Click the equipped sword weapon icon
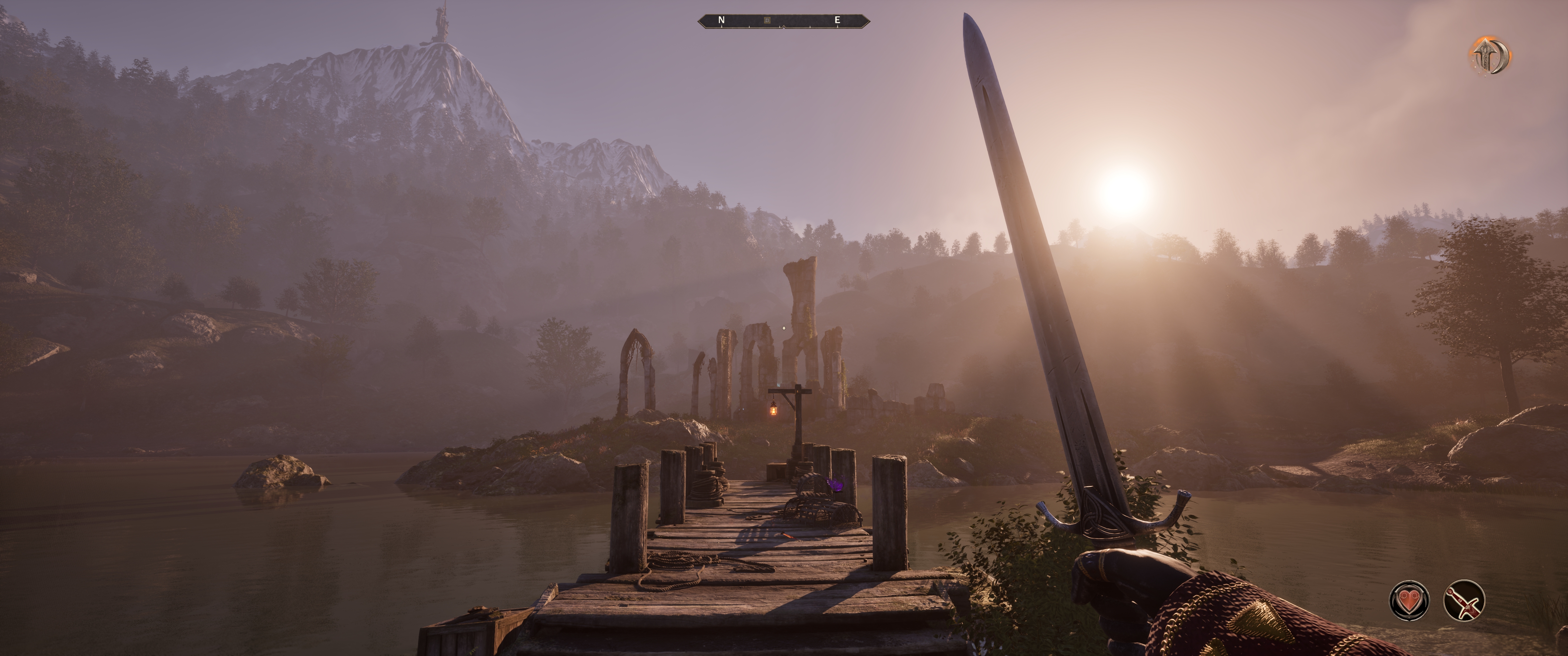Viewport: 1568px width, 656px height. 1464,601
